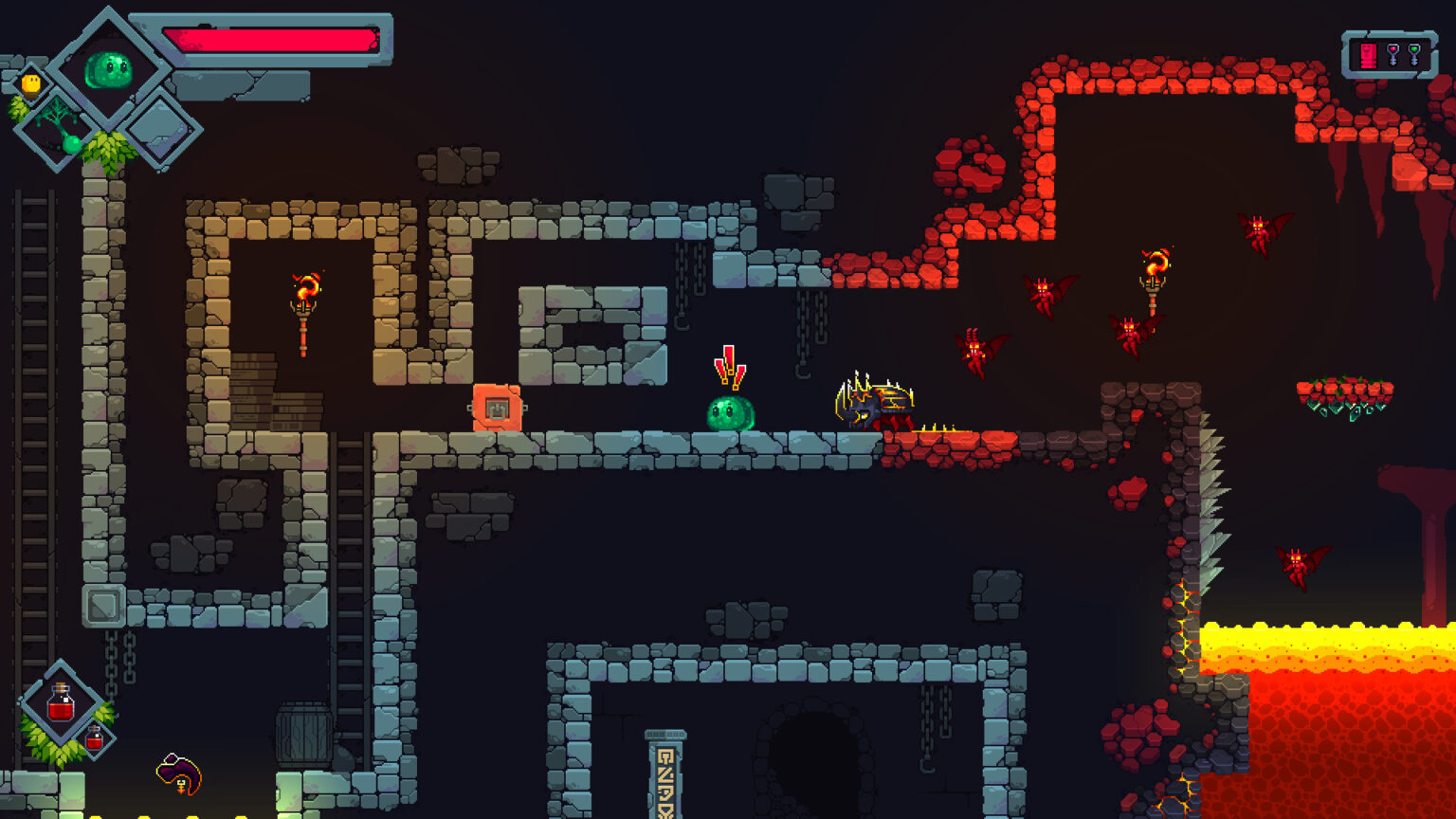The width and height of the screenshot is (1456, 819).
Task: Use the large red potion slot
Action: tap(62, 704)
